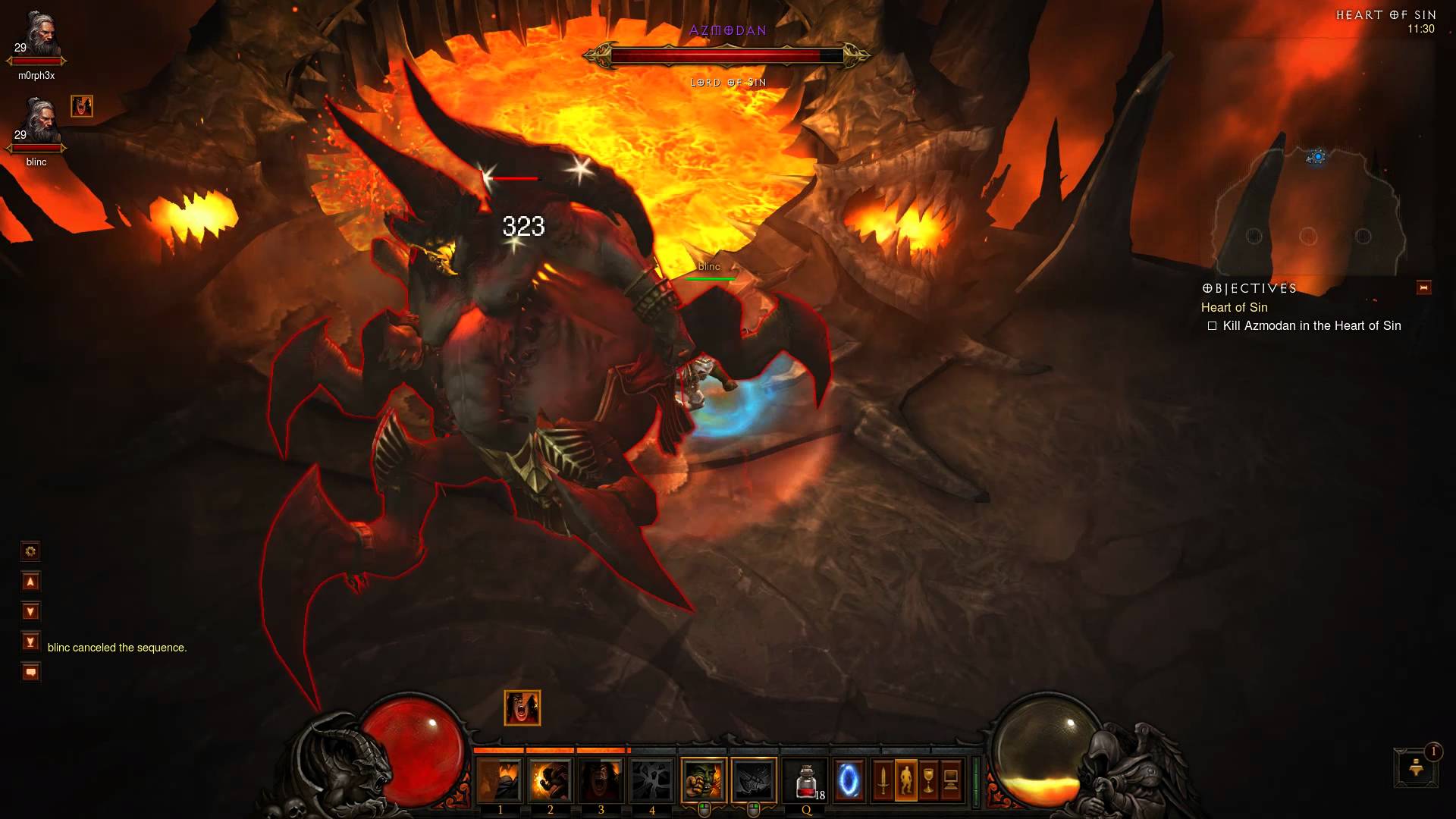
Task: Activate the green-faced punch left-mouse skill
Action: click(x=704, y=780)
